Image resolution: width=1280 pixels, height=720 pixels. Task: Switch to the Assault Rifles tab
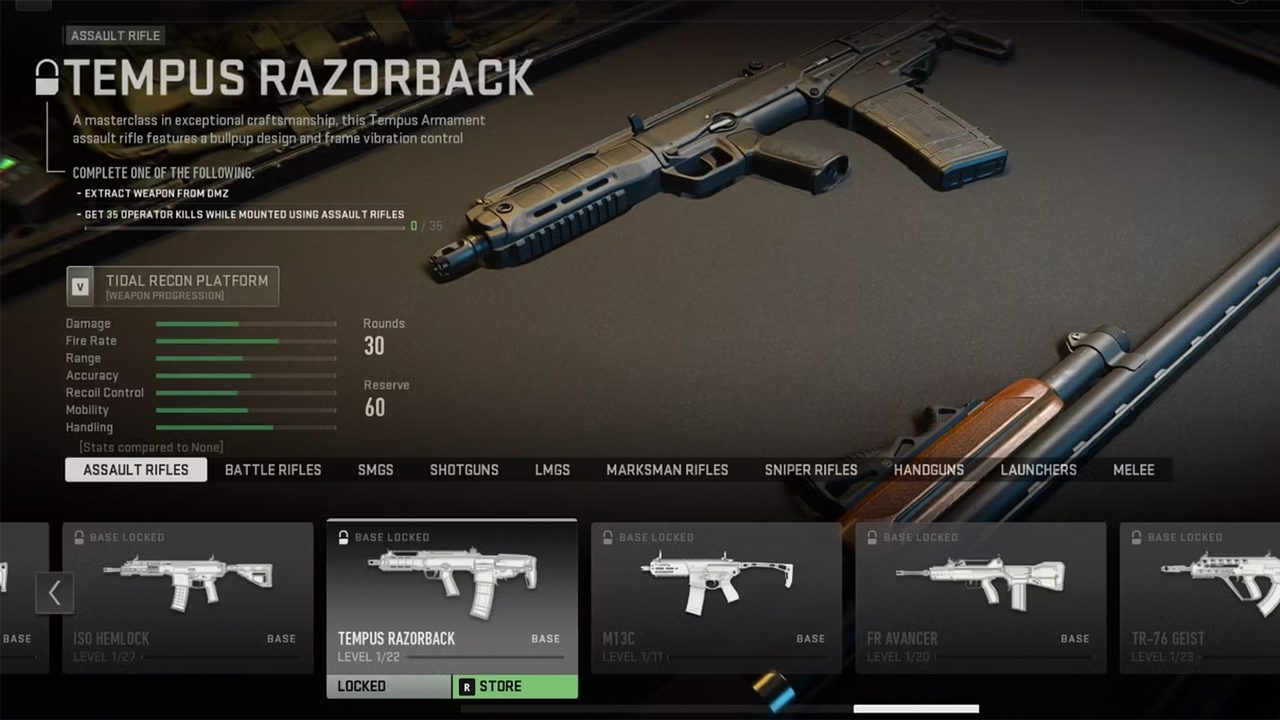[x=136, y=470]
